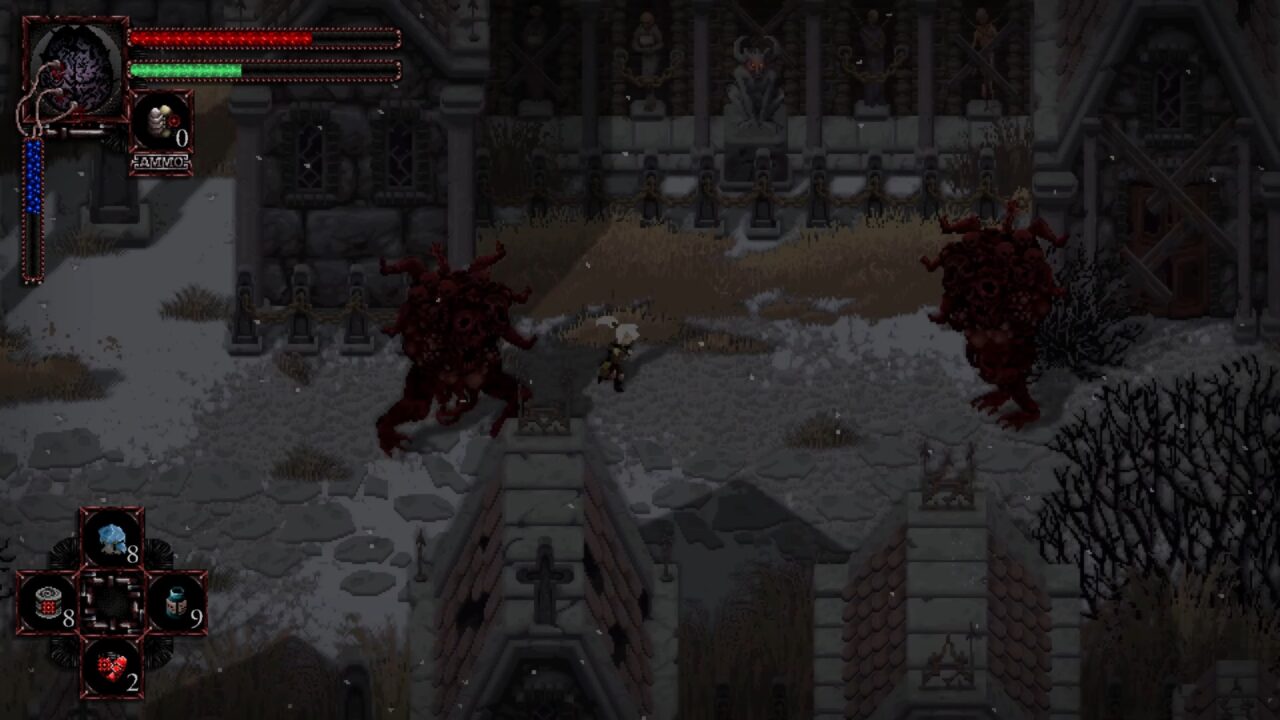This screenshot has width=1280, height=720.
Task: Select the ammo weapon slot icon
Action: point(161,122)
